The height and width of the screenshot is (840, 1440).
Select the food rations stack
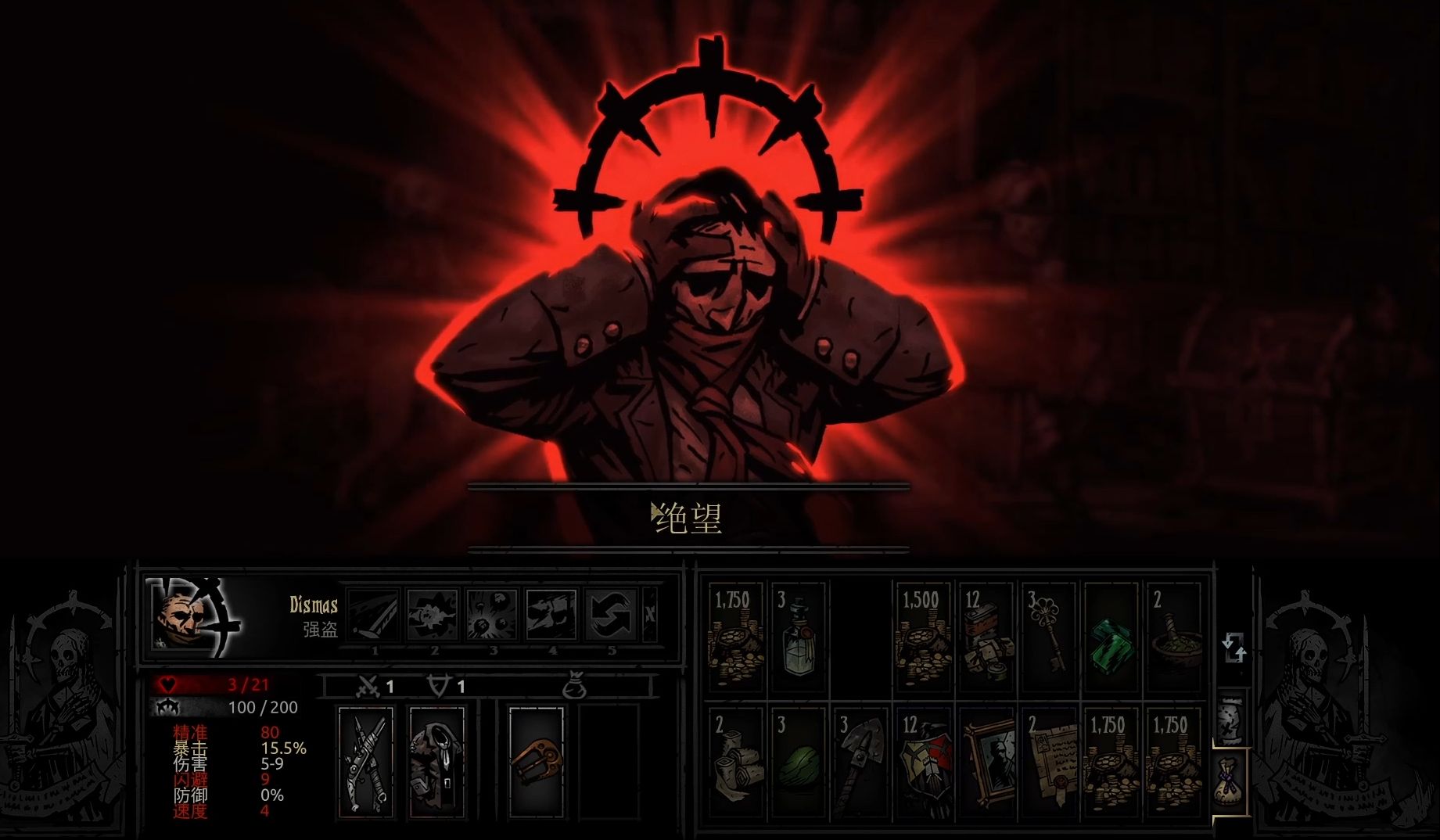[x=986, y=637]
